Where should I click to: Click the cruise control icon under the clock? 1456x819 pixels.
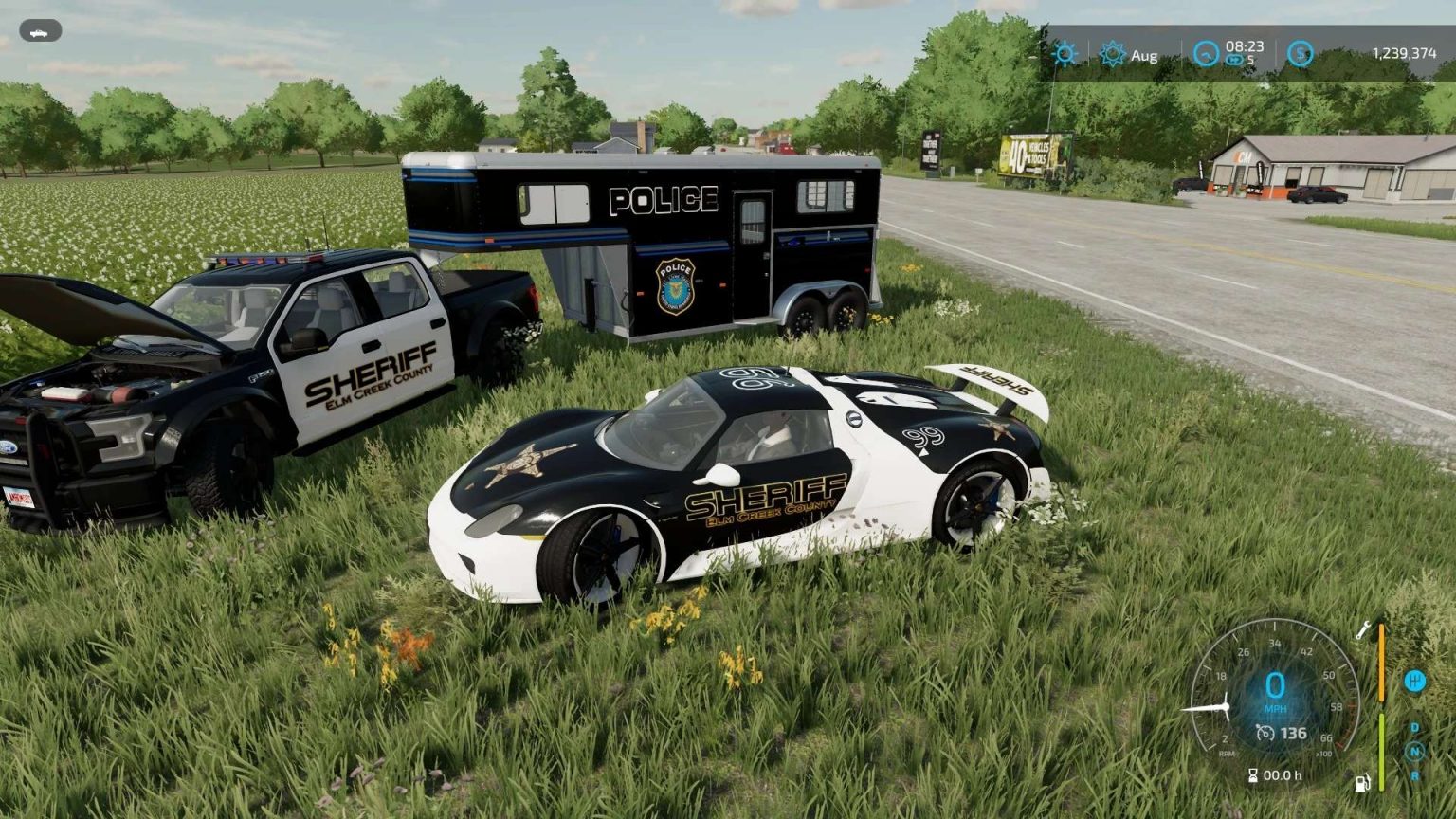[x=1234, y=60]
